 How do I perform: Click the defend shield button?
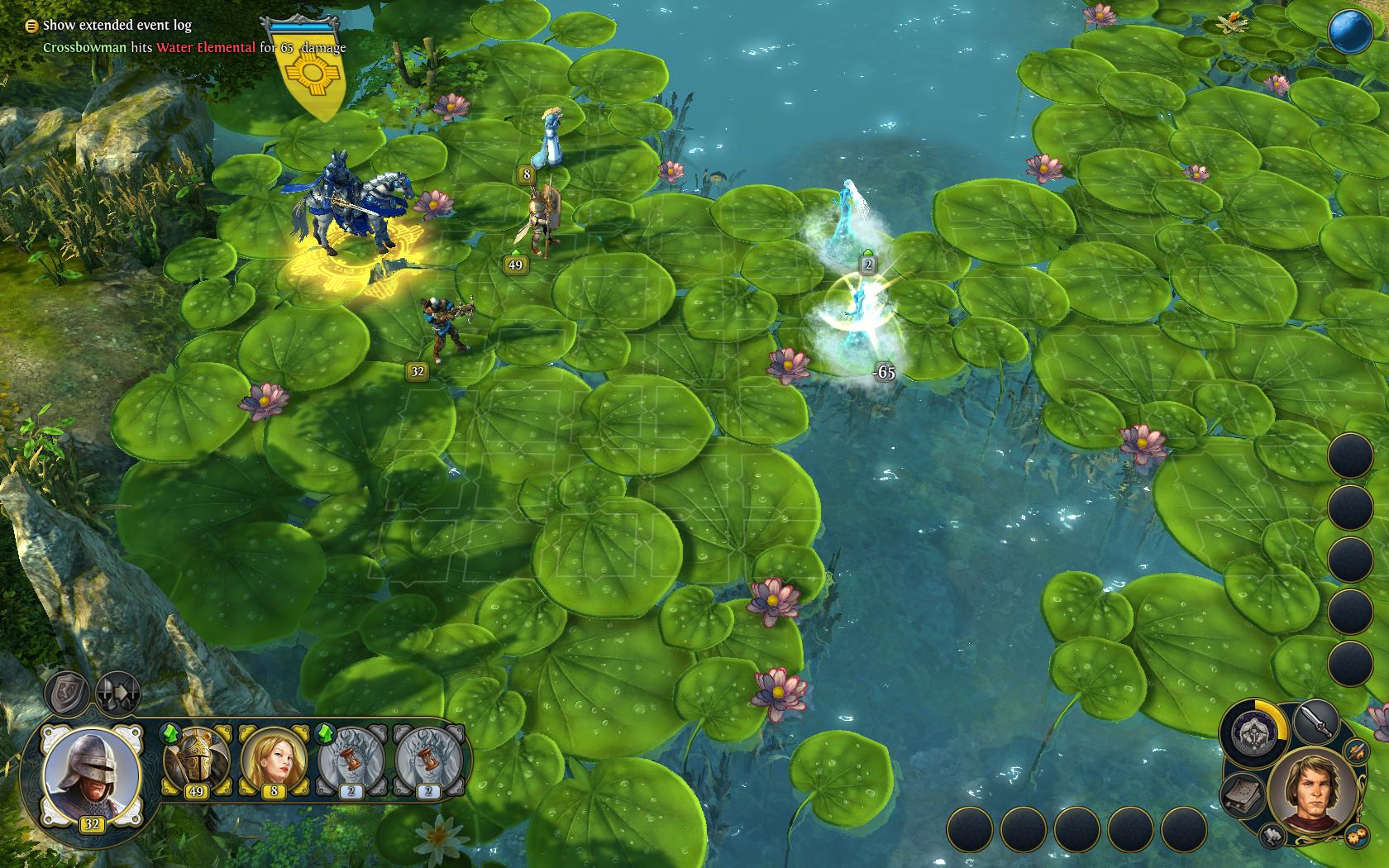pos(67,693)
